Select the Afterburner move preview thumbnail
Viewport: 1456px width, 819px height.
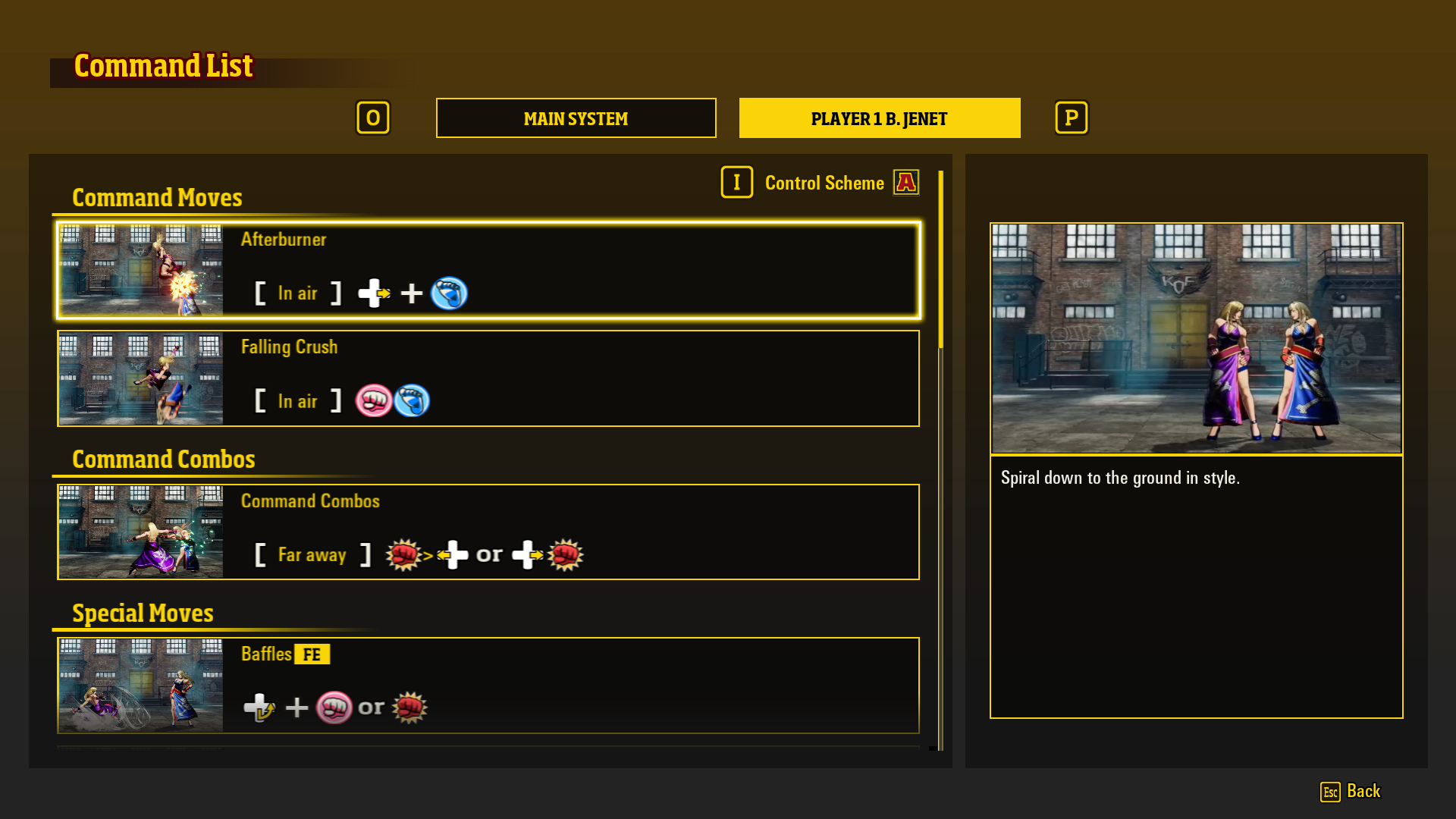[140, 271]
